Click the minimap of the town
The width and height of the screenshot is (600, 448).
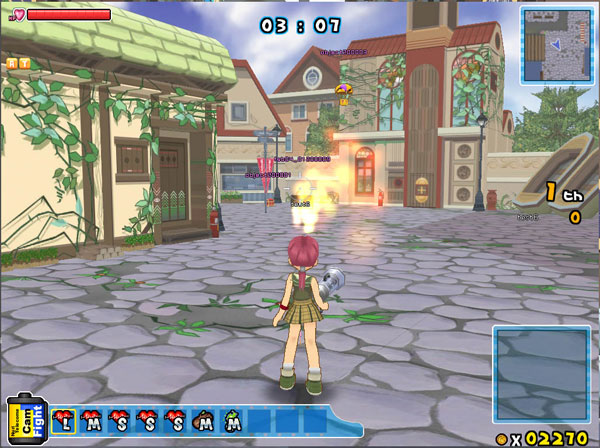pos(556,44)
